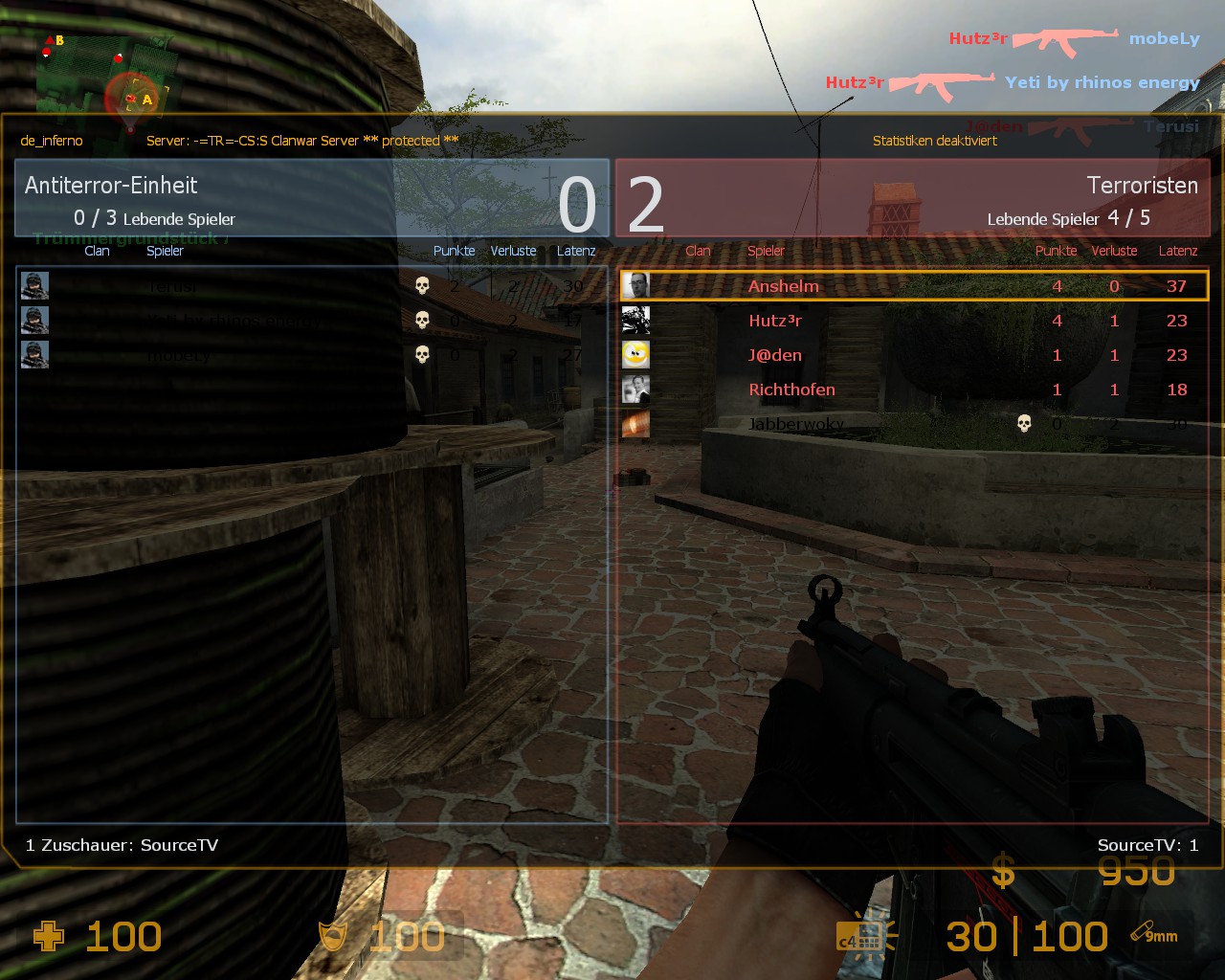This screenshot has height=980, width=1225.
Task: Click the Terroristen team header
Action: [x=913, y=198]
